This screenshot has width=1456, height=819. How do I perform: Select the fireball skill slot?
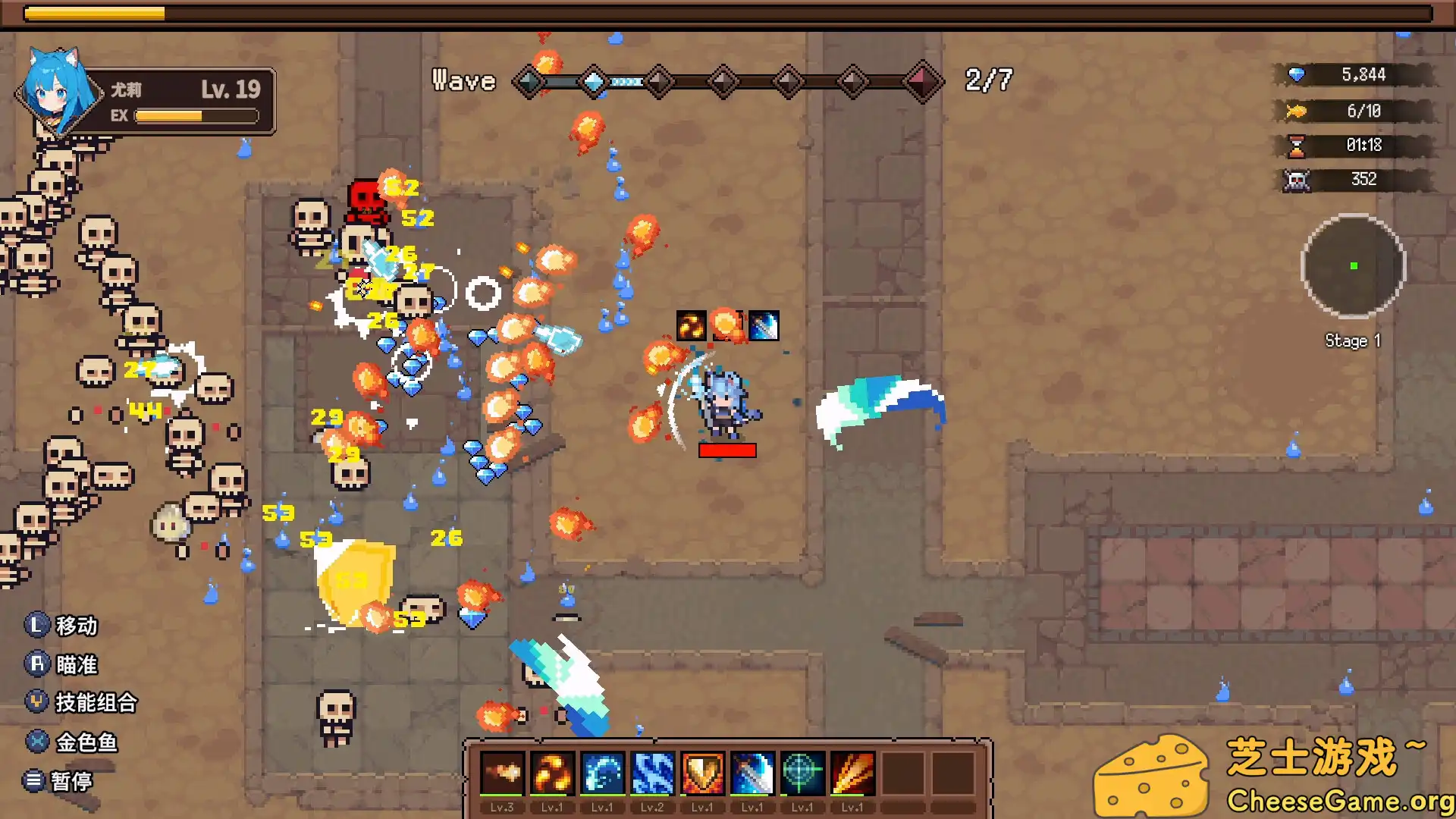click(501, 773)
